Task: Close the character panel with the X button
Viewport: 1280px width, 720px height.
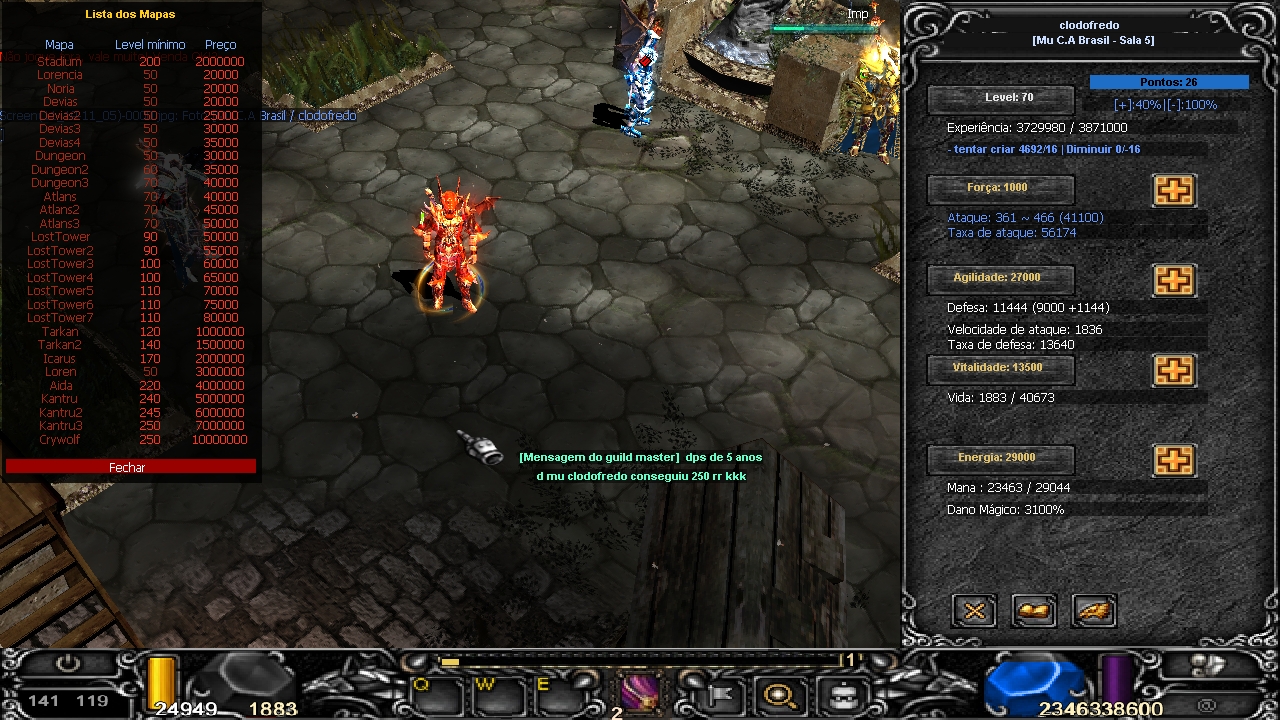Action: click(x=974, y=610)
